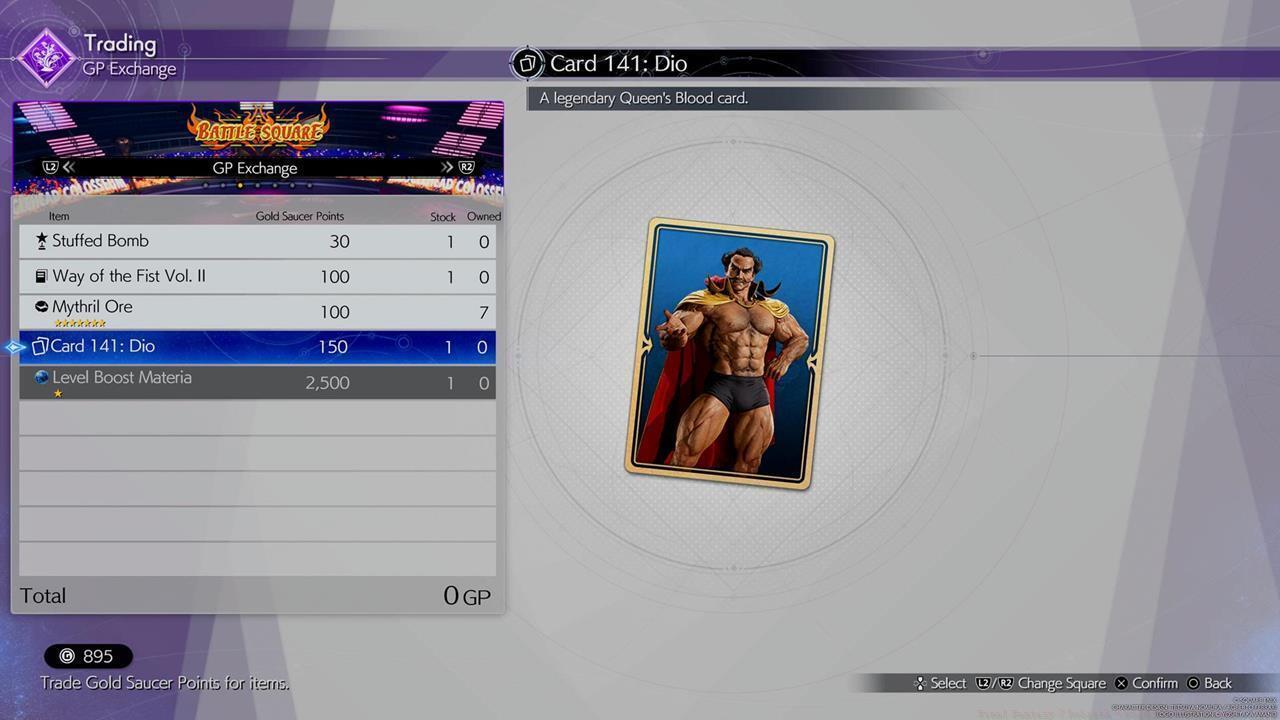The width and height of the screenshot is (1280, 720).
Task: Select the card icon next to Card 141: Dio
Action: pyautogui.click(x=39, y=346)
